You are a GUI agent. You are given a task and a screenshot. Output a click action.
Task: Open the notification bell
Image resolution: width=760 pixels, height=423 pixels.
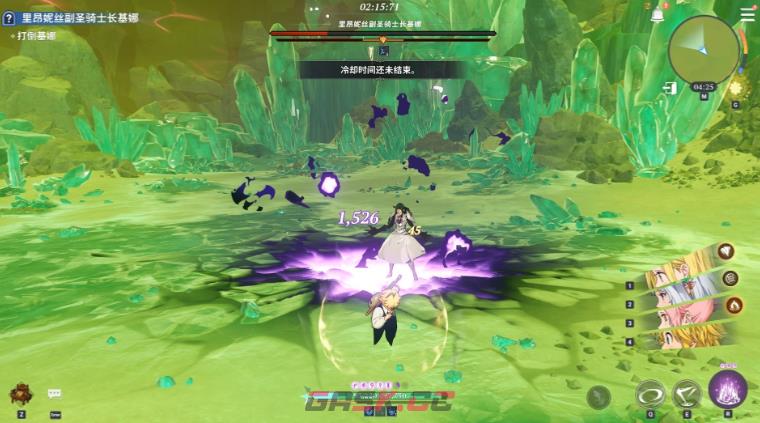[657, 15]
